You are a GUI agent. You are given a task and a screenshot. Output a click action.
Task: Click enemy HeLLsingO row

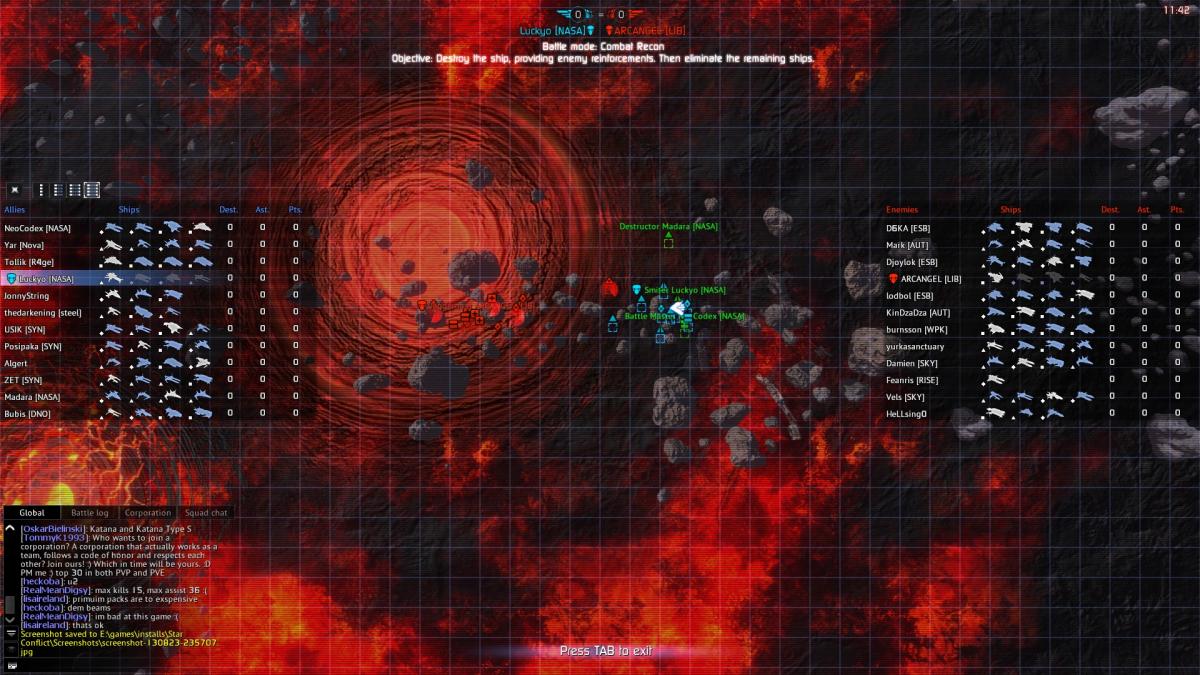pyautogui.click(x=907, y=414)
